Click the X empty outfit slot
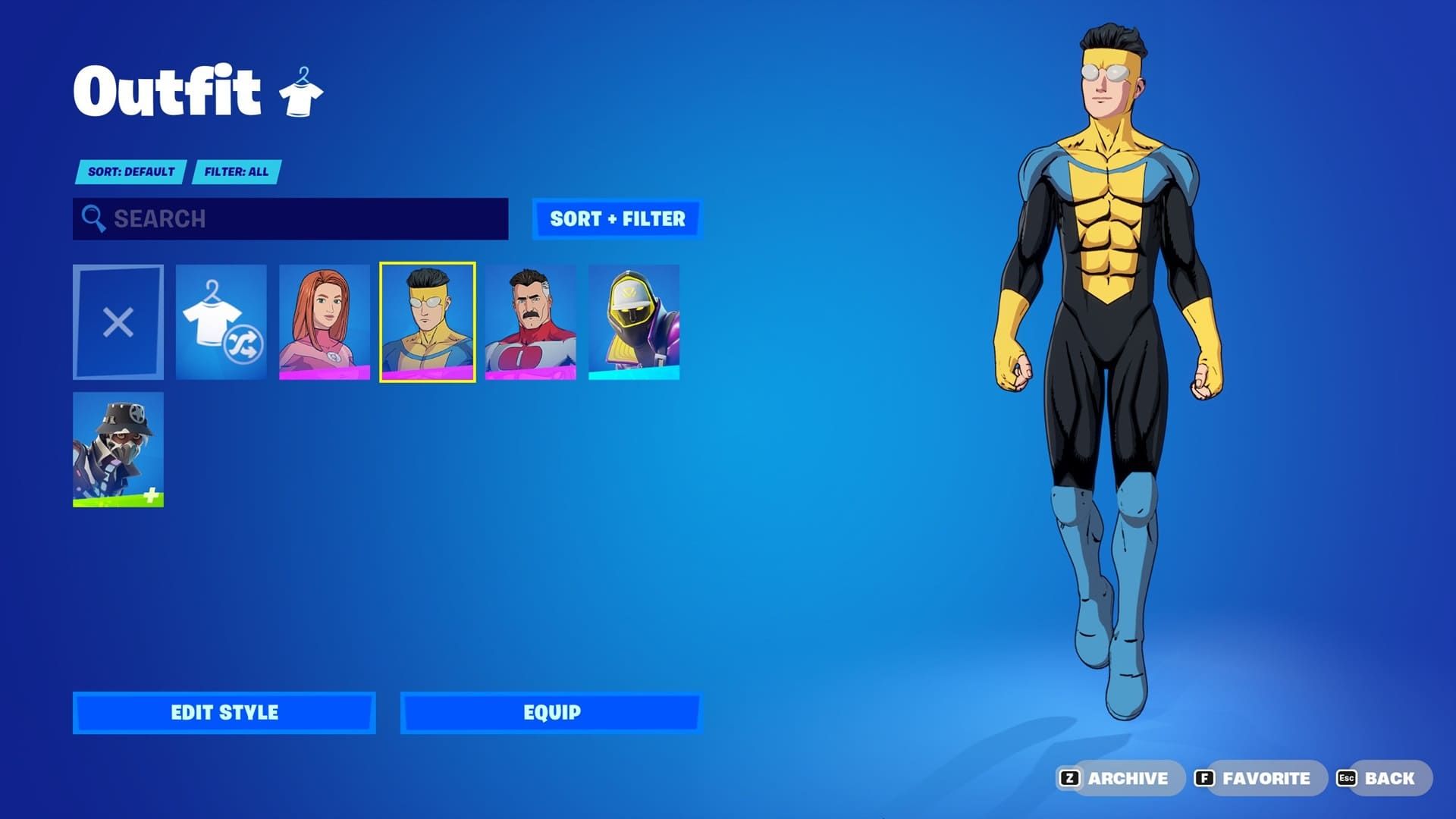This screenshot has width=1456, height=819. click(x=118, y=322)
